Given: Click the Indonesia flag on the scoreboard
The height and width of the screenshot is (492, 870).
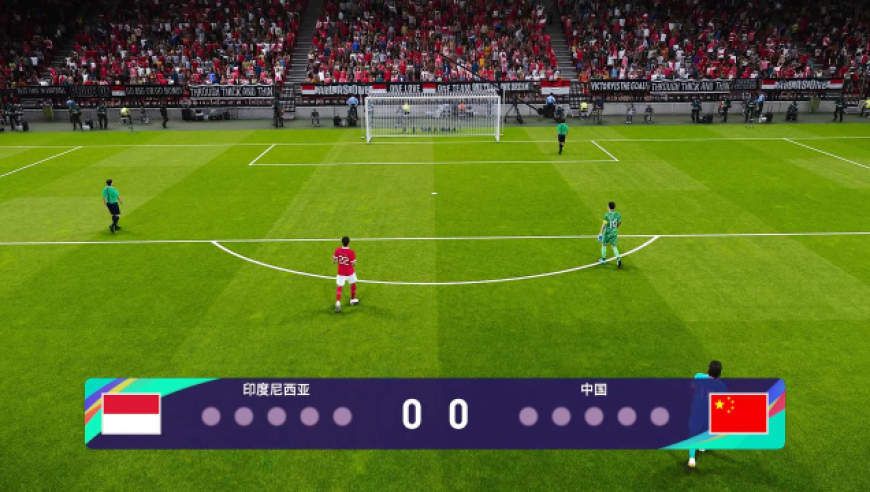Looking at the screenshot, I should [x=131, y=413].
